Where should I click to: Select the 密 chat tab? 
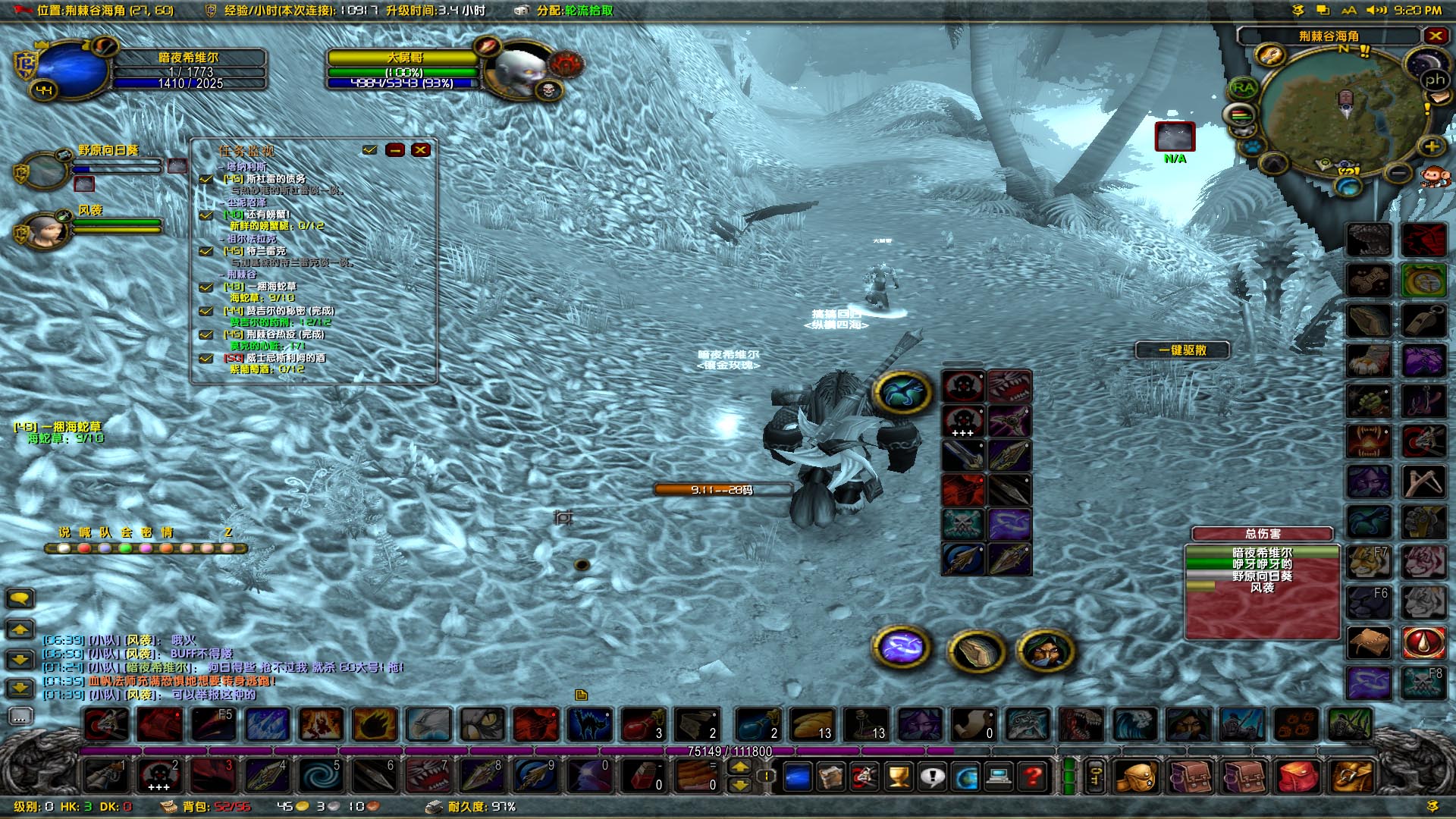click(x=146, y=531)
